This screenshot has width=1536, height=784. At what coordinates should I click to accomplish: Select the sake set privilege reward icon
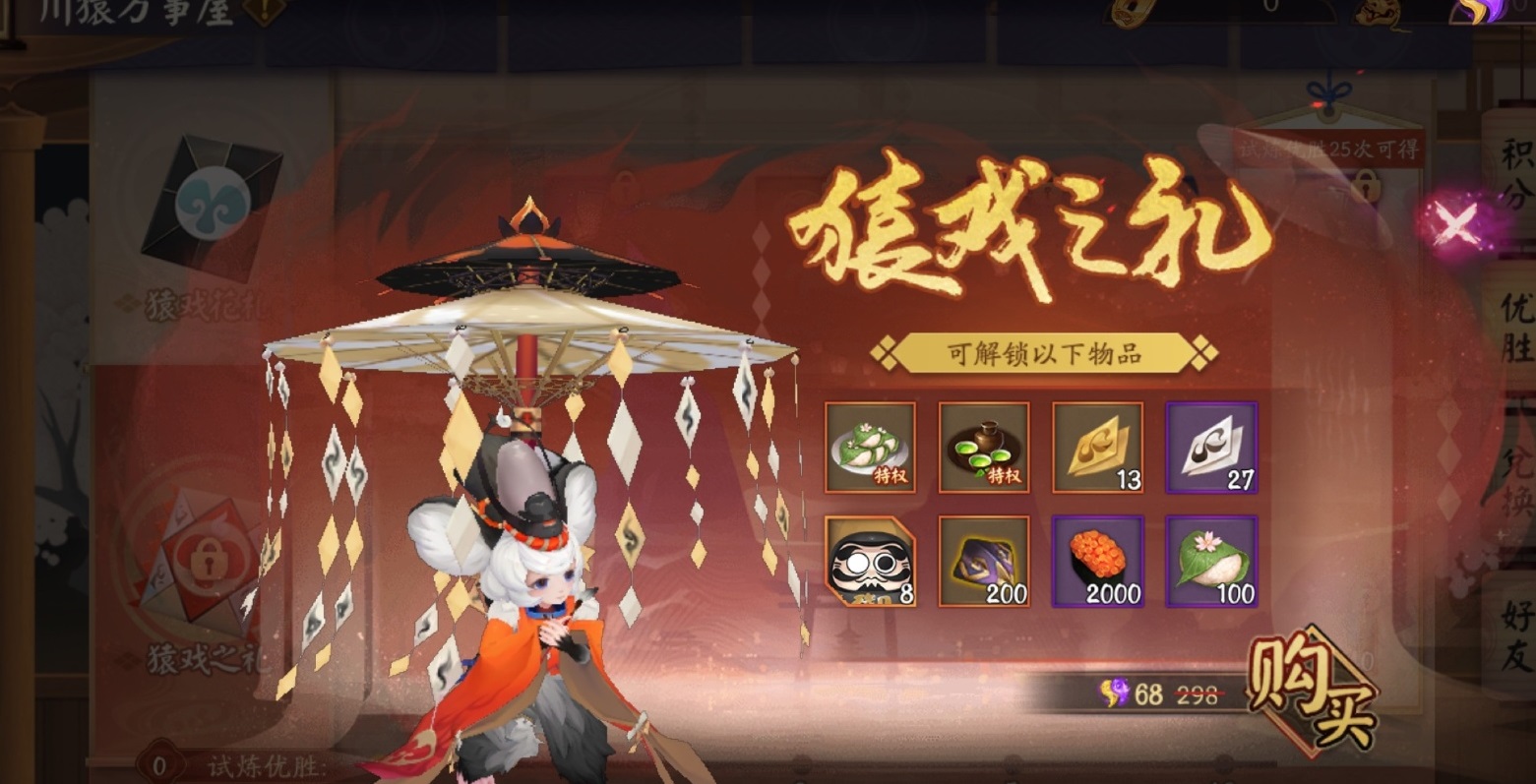(x=983, y=448)
